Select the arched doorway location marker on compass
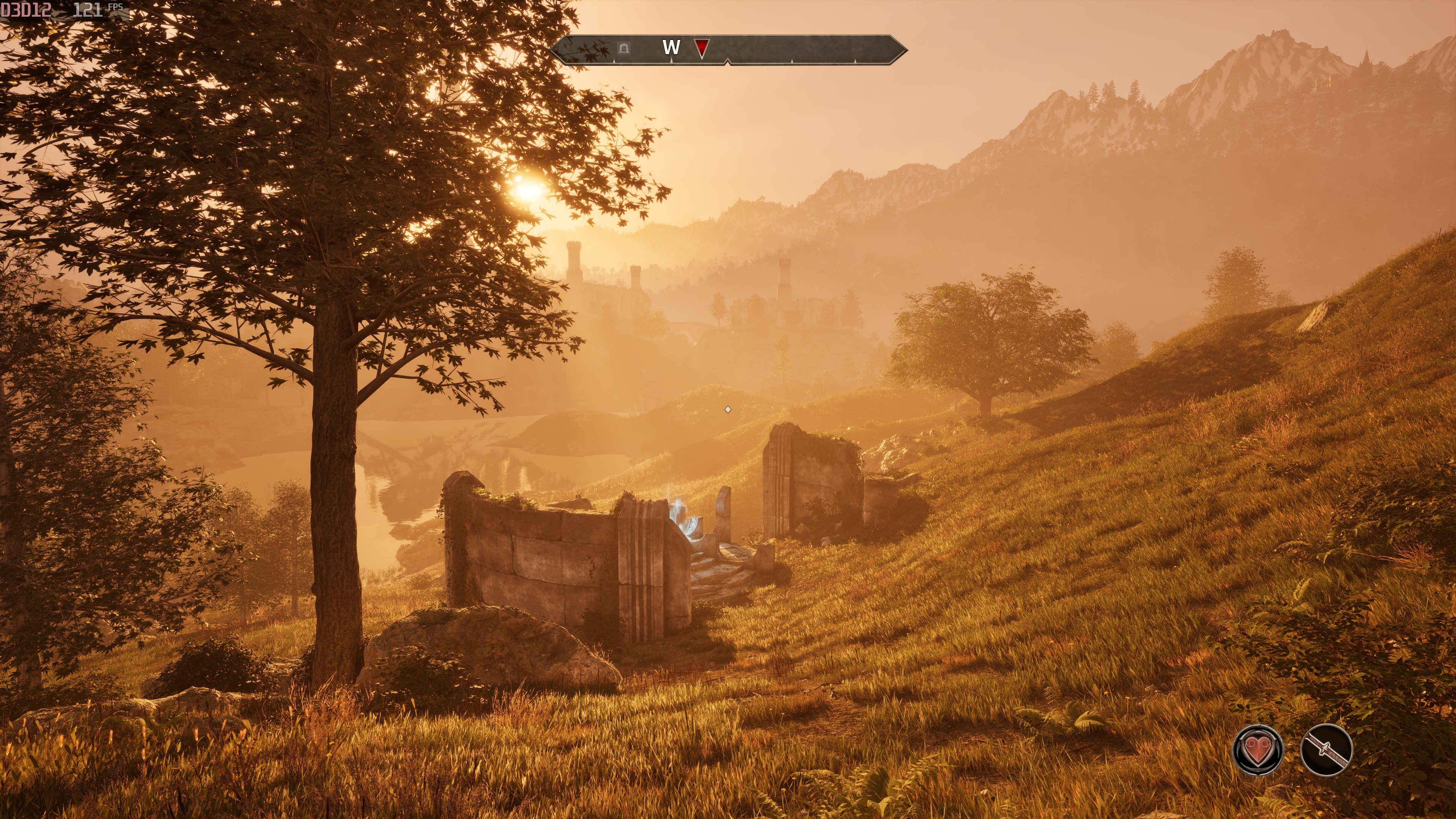Image resolution: width=1456 pixels, height=819 pixels. click(623, 48)
